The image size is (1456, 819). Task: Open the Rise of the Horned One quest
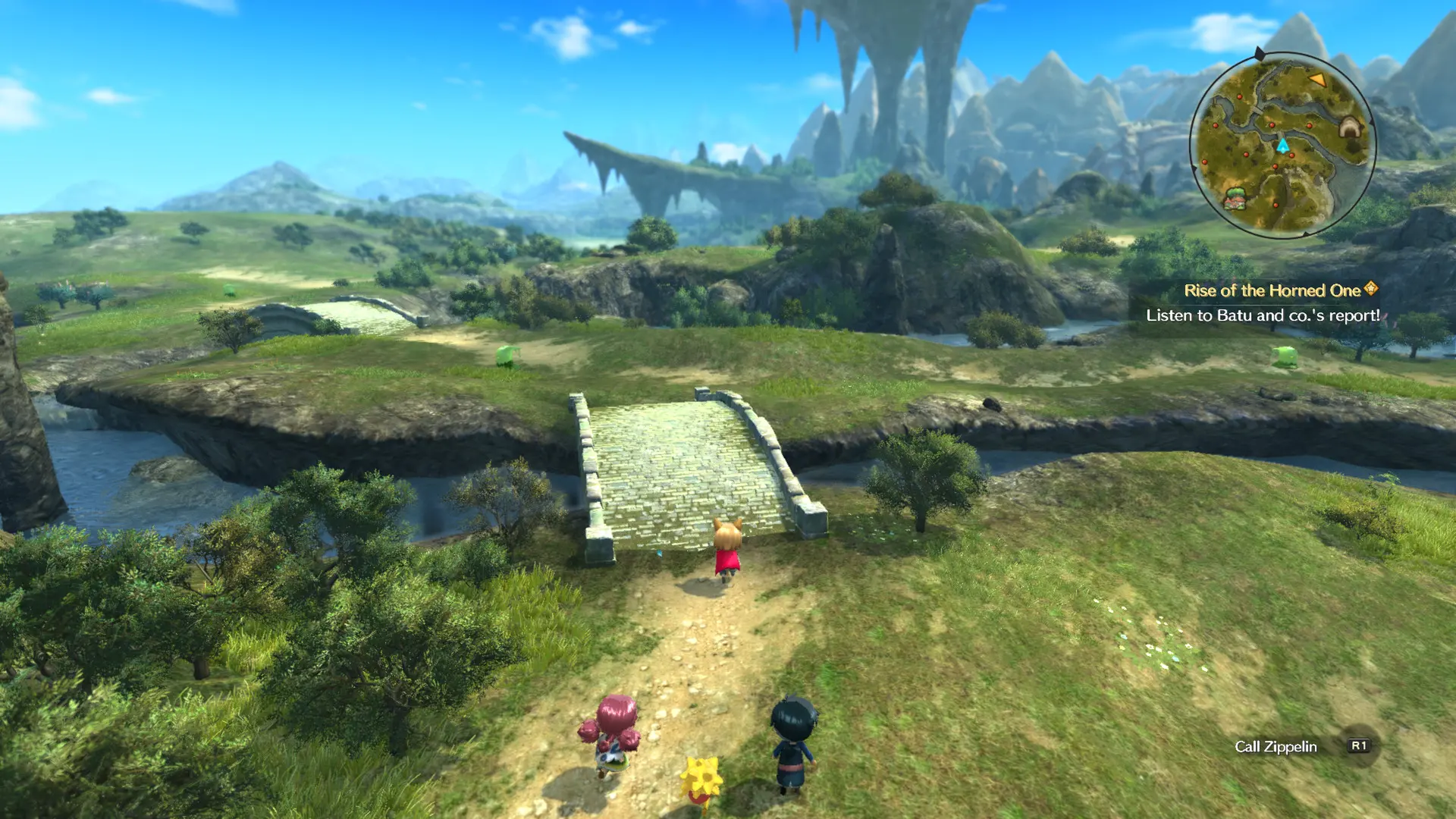1272,290
